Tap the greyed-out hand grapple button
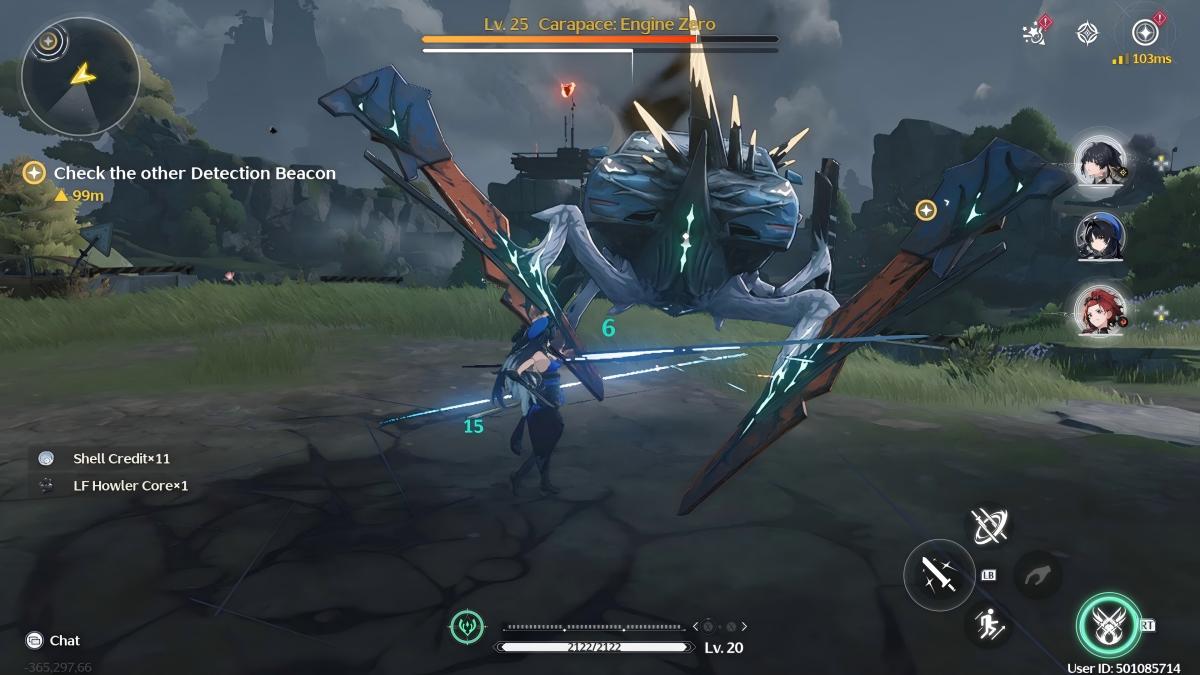Viewport: 1200px width, 675px height. tap(1037, 575)
